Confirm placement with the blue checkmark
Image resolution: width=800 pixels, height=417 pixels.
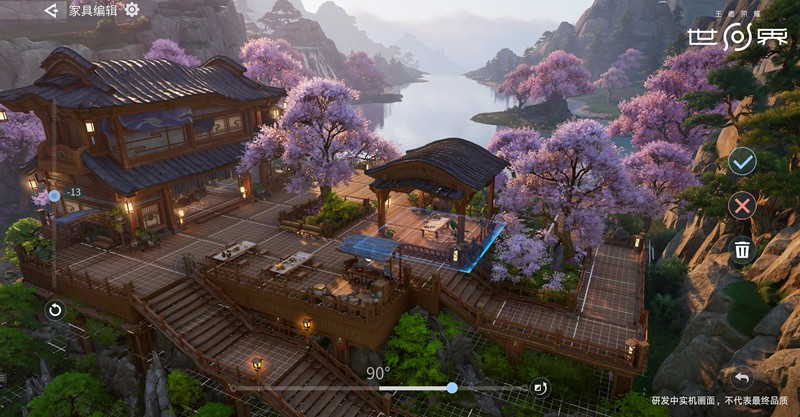[741, 161]
